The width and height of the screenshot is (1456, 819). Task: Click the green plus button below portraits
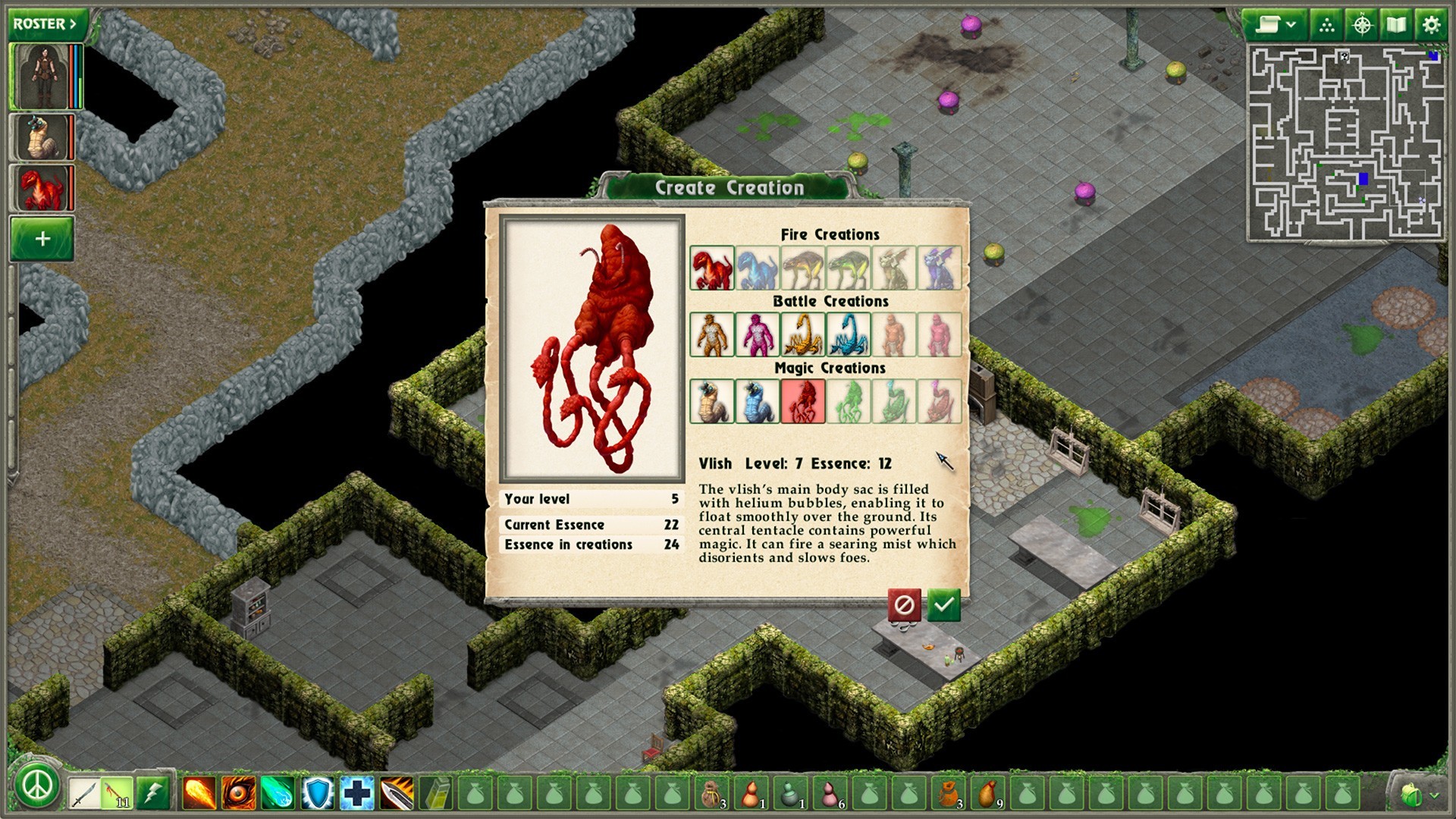click(x=42, y=239)
